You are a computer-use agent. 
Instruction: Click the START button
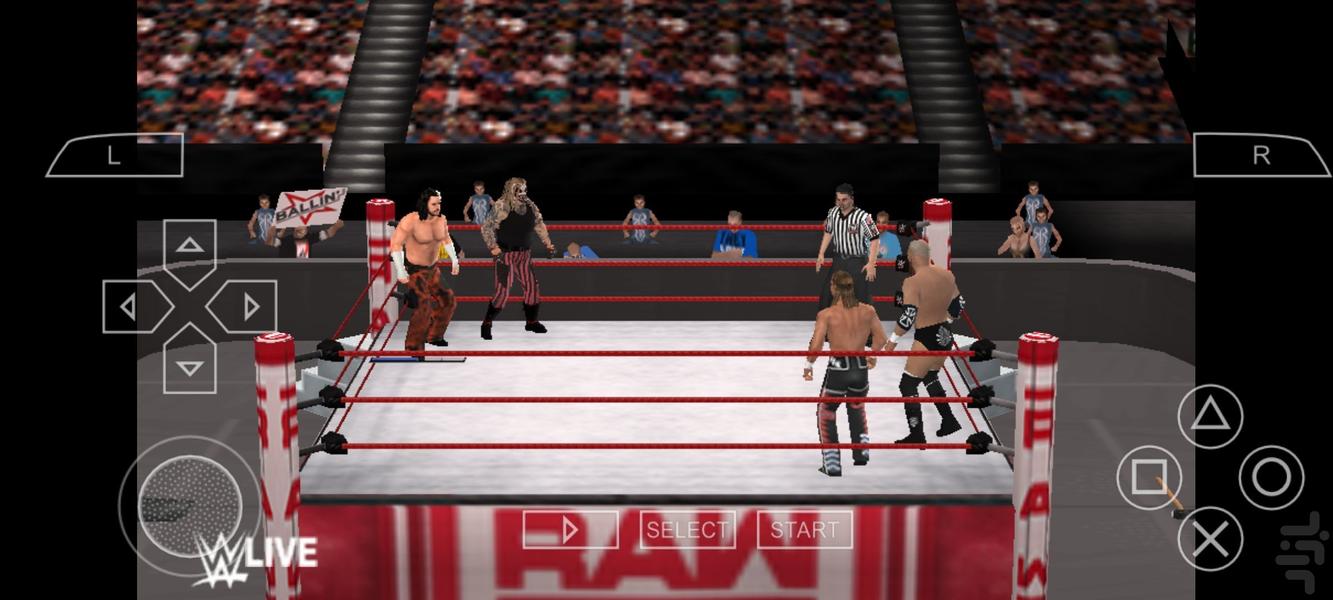804,530
